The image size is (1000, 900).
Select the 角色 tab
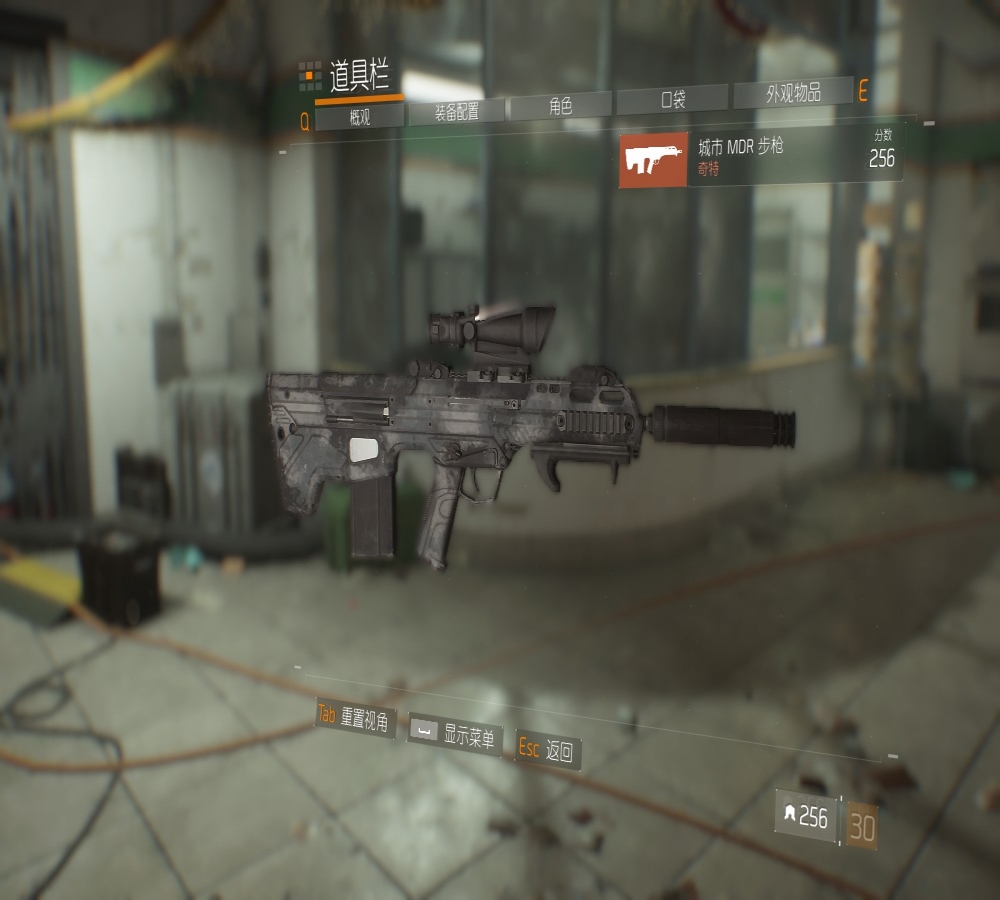click(x=560, y=105)
